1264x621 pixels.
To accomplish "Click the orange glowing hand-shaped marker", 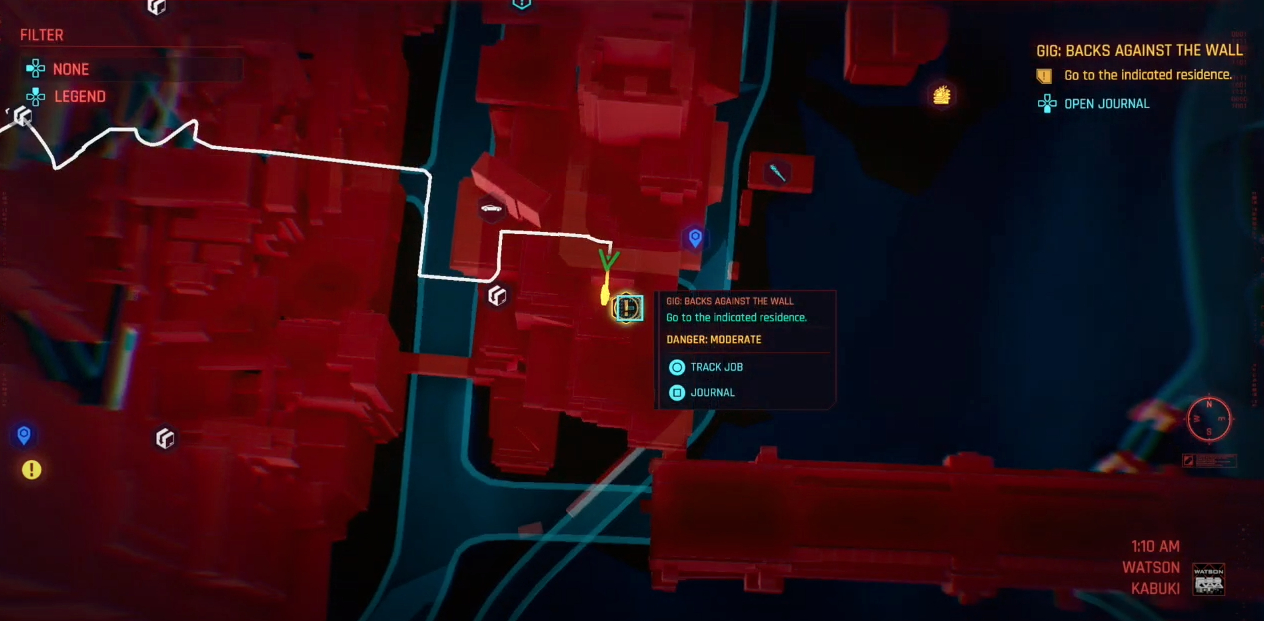I will click(941, 95).
